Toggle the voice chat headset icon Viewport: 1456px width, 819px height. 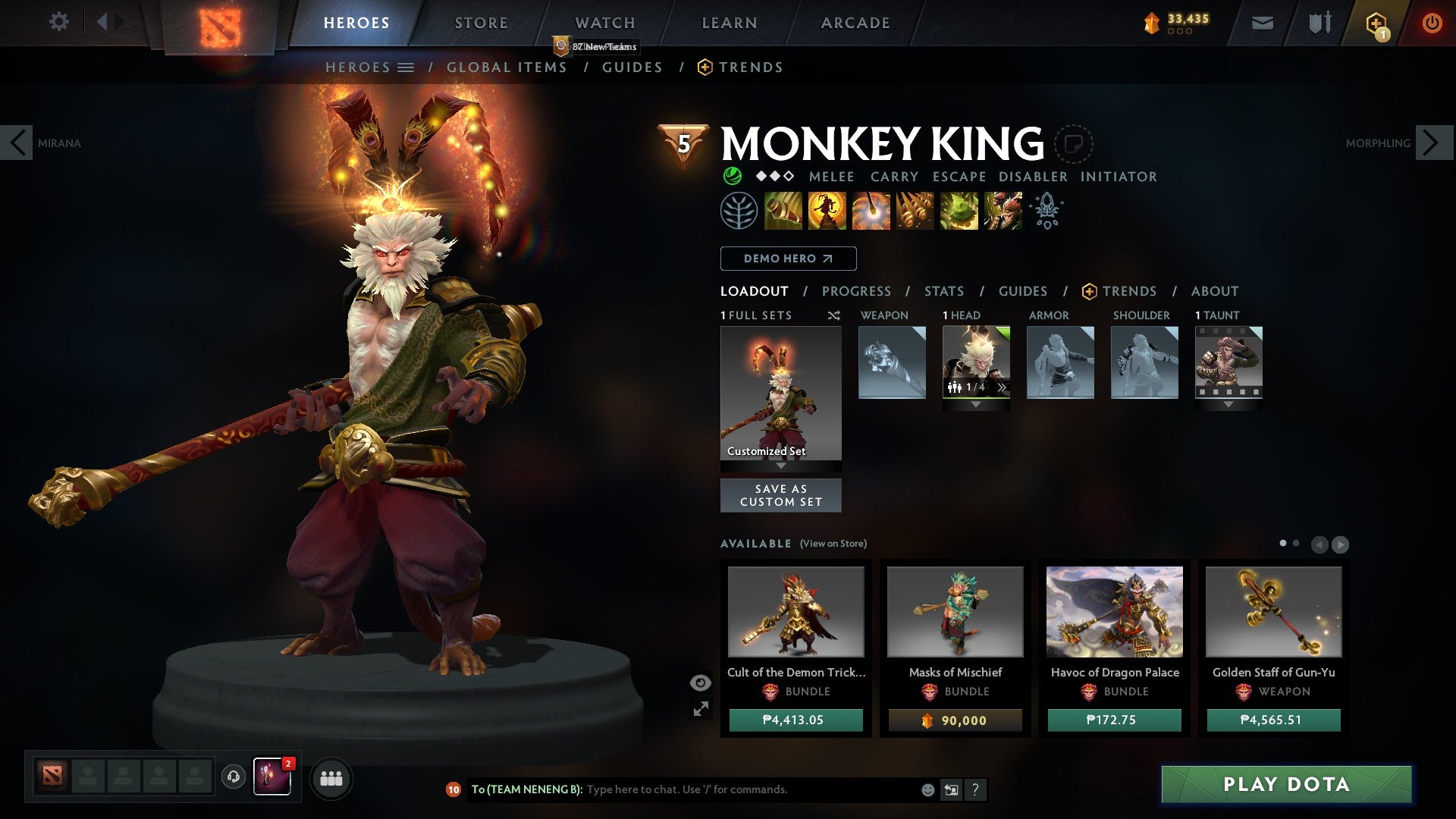coord(233,778)
